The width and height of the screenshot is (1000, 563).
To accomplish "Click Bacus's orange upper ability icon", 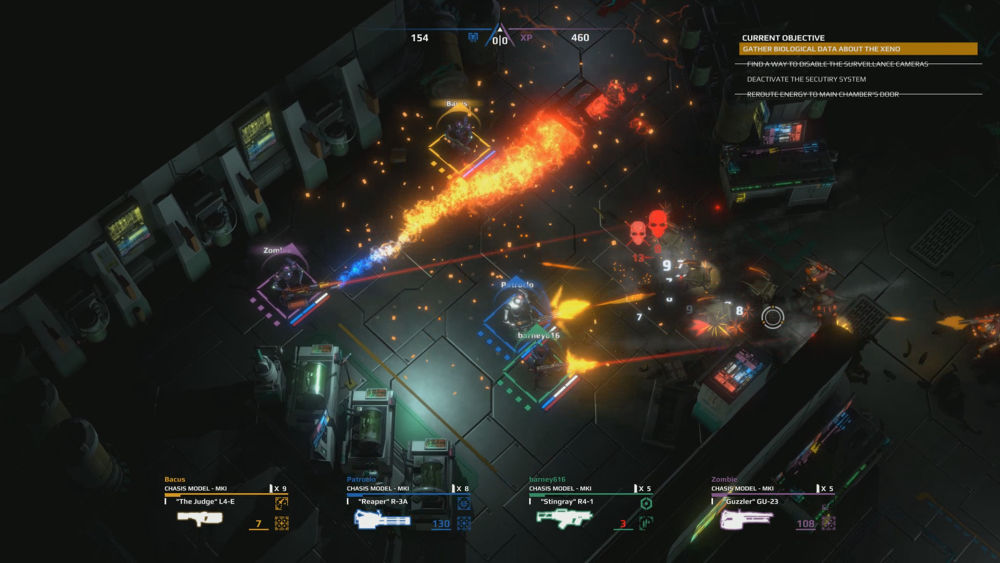I will click(281, 503).
